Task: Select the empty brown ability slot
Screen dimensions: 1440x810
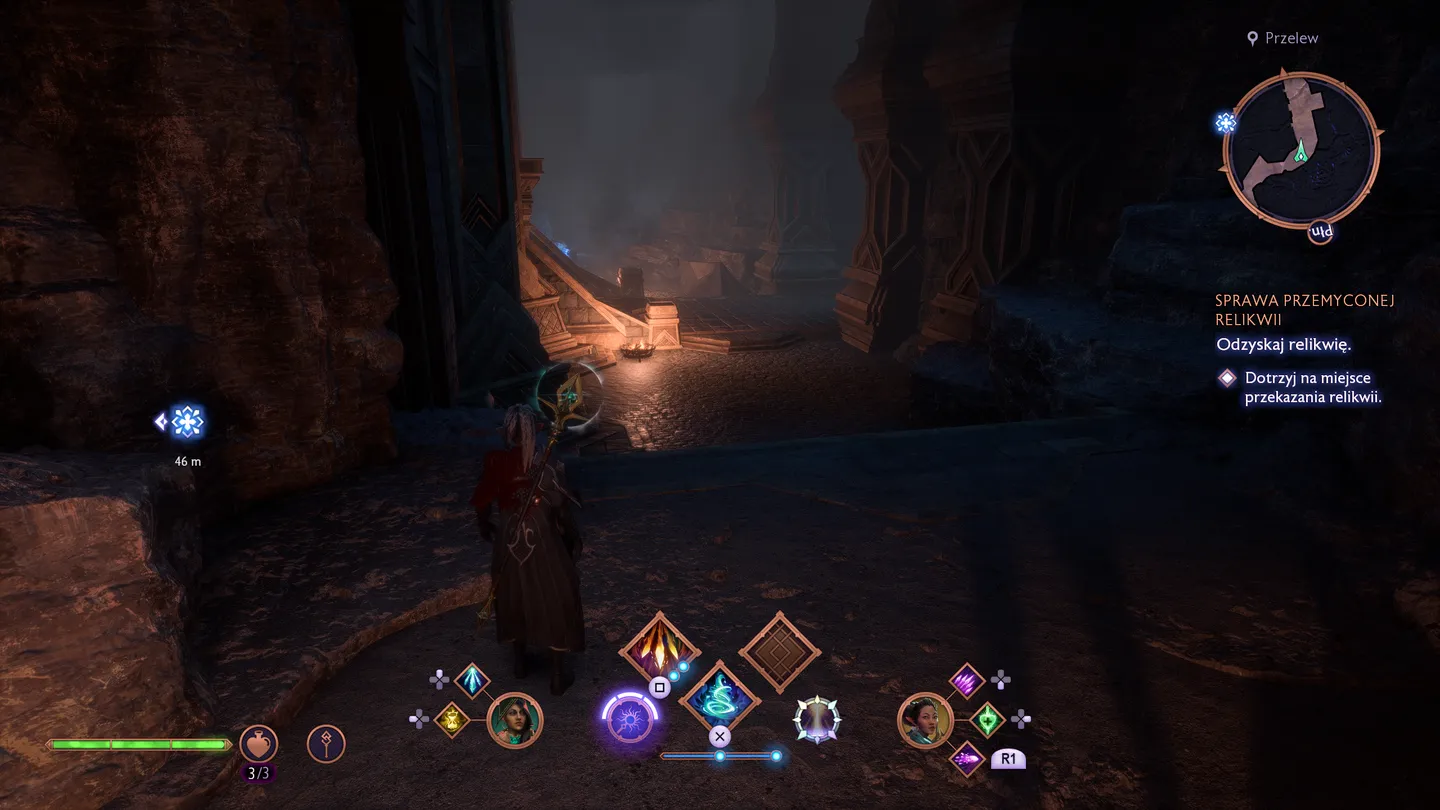Action: [779, 652]
